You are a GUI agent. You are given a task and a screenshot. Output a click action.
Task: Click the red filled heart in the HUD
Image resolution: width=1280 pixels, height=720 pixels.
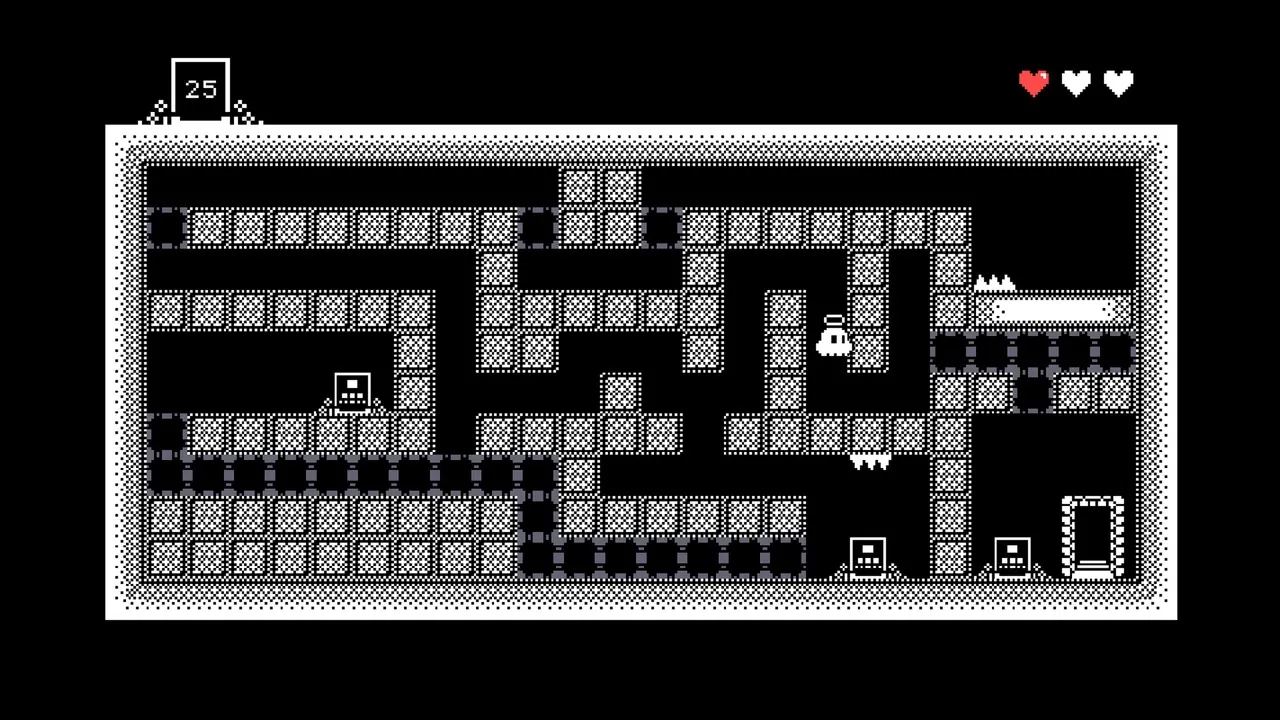[x=1033, y=81]
